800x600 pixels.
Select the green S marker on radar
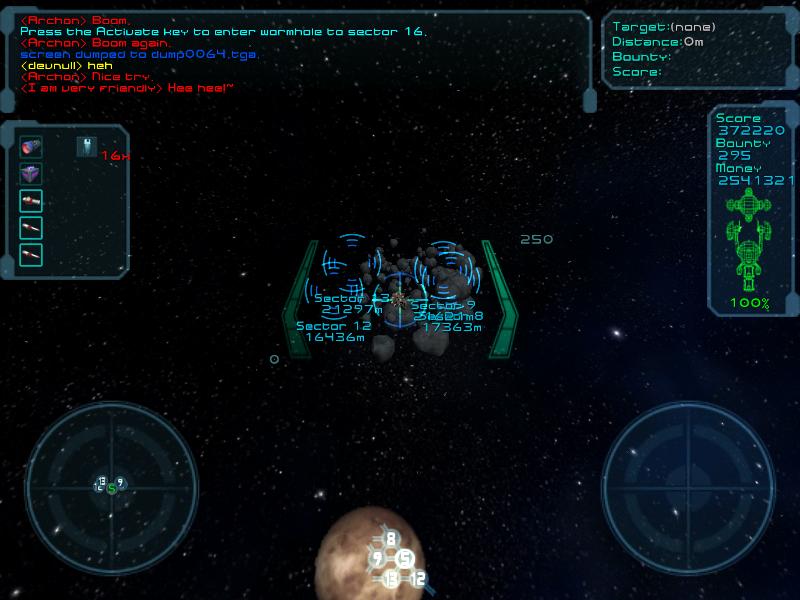click(x=112, y=488)
